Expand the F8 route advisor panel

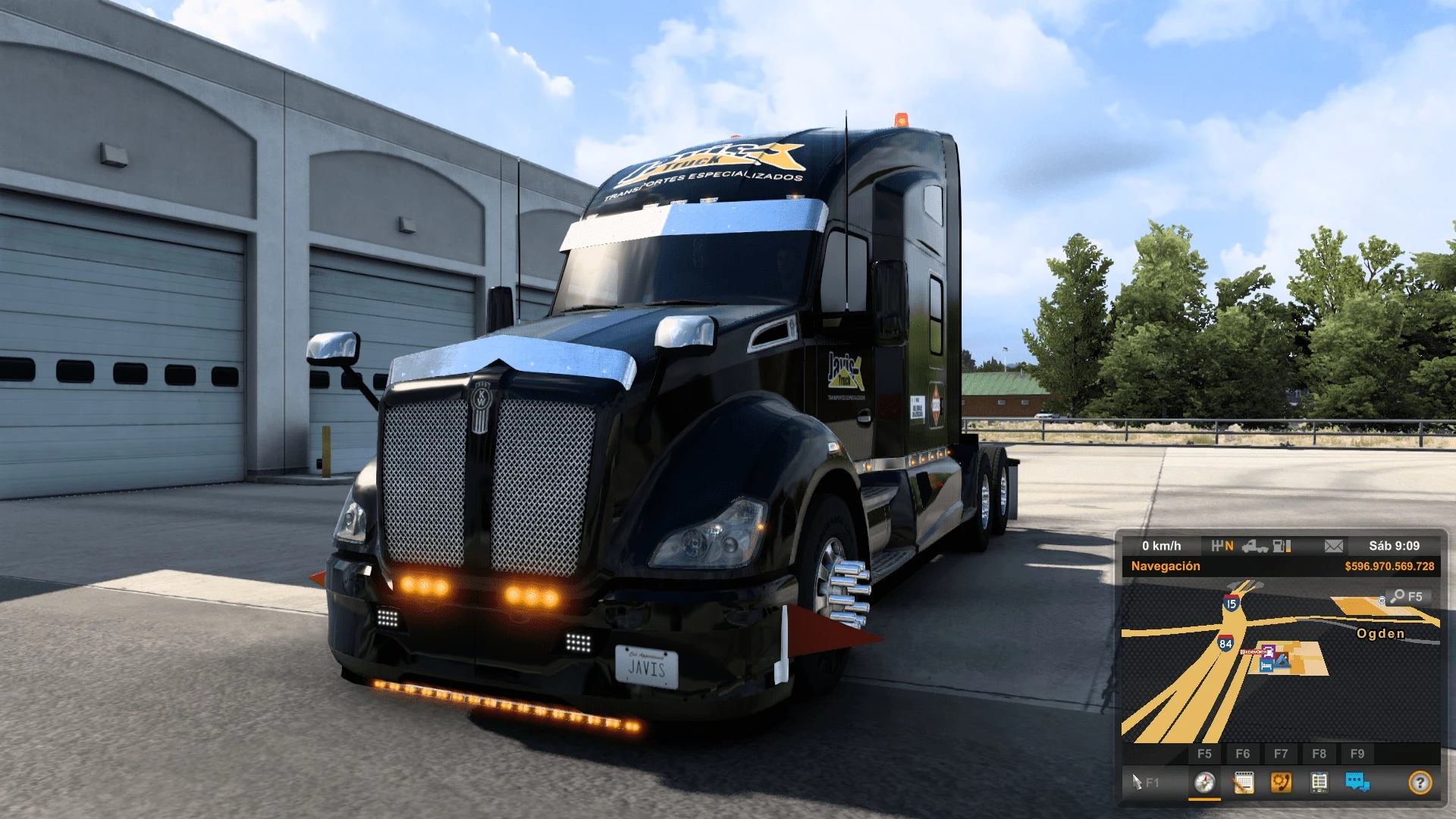point(1320,752)
